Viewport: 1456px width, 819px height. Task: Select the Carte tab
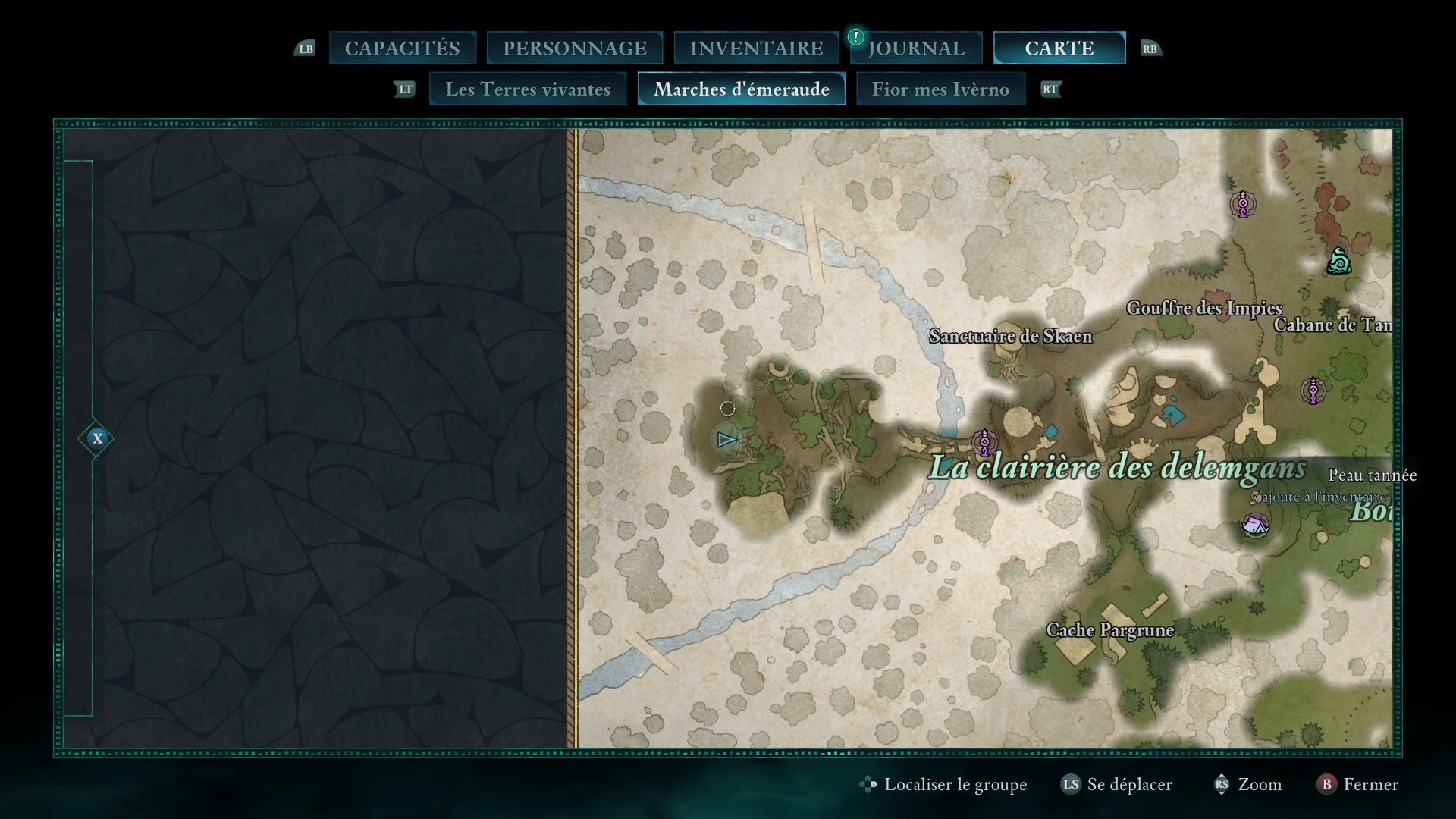click(x=1059, y=49)
